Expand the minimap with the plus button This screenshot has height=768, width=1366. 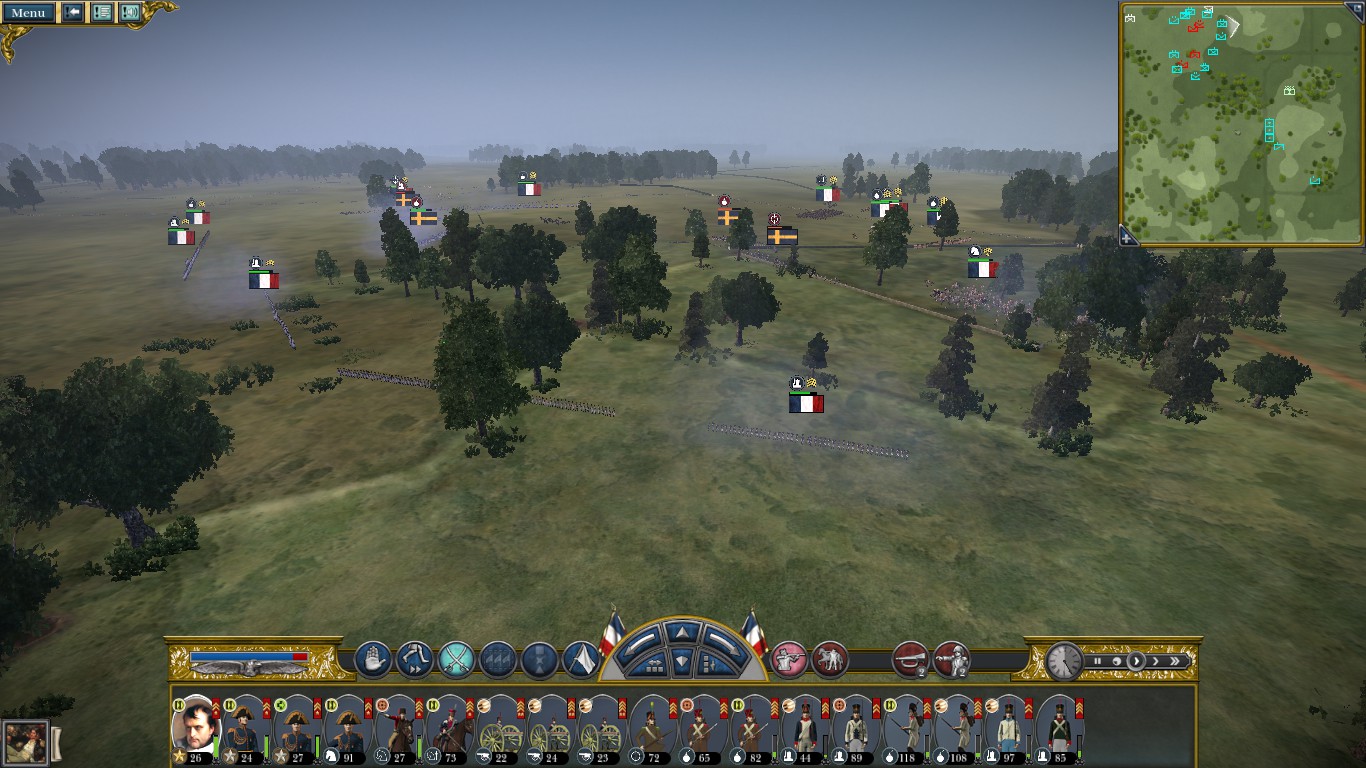click(x=1127, y=238)
